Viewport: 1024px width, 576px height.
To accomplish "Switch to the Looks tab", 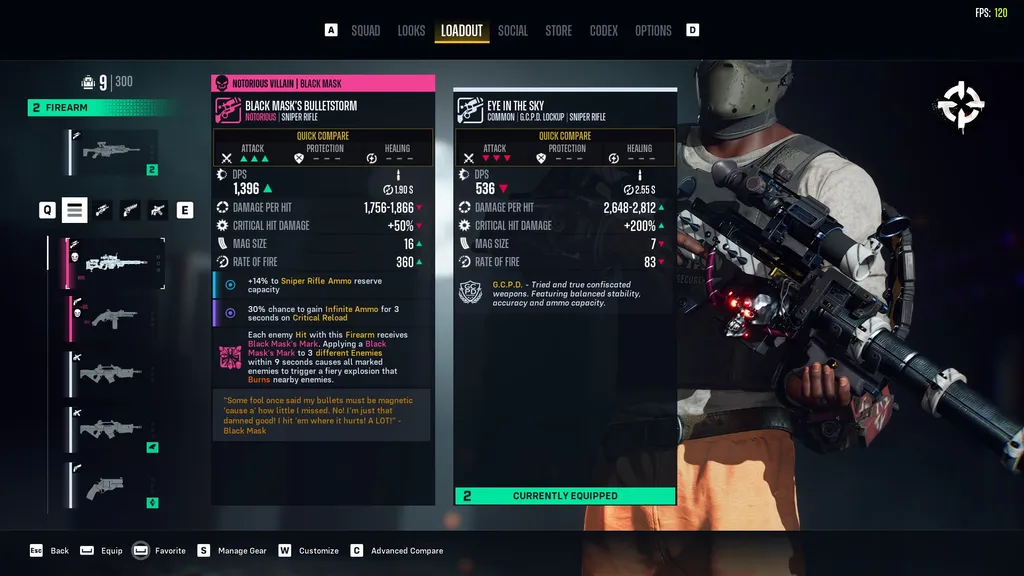I will (411, 31).
